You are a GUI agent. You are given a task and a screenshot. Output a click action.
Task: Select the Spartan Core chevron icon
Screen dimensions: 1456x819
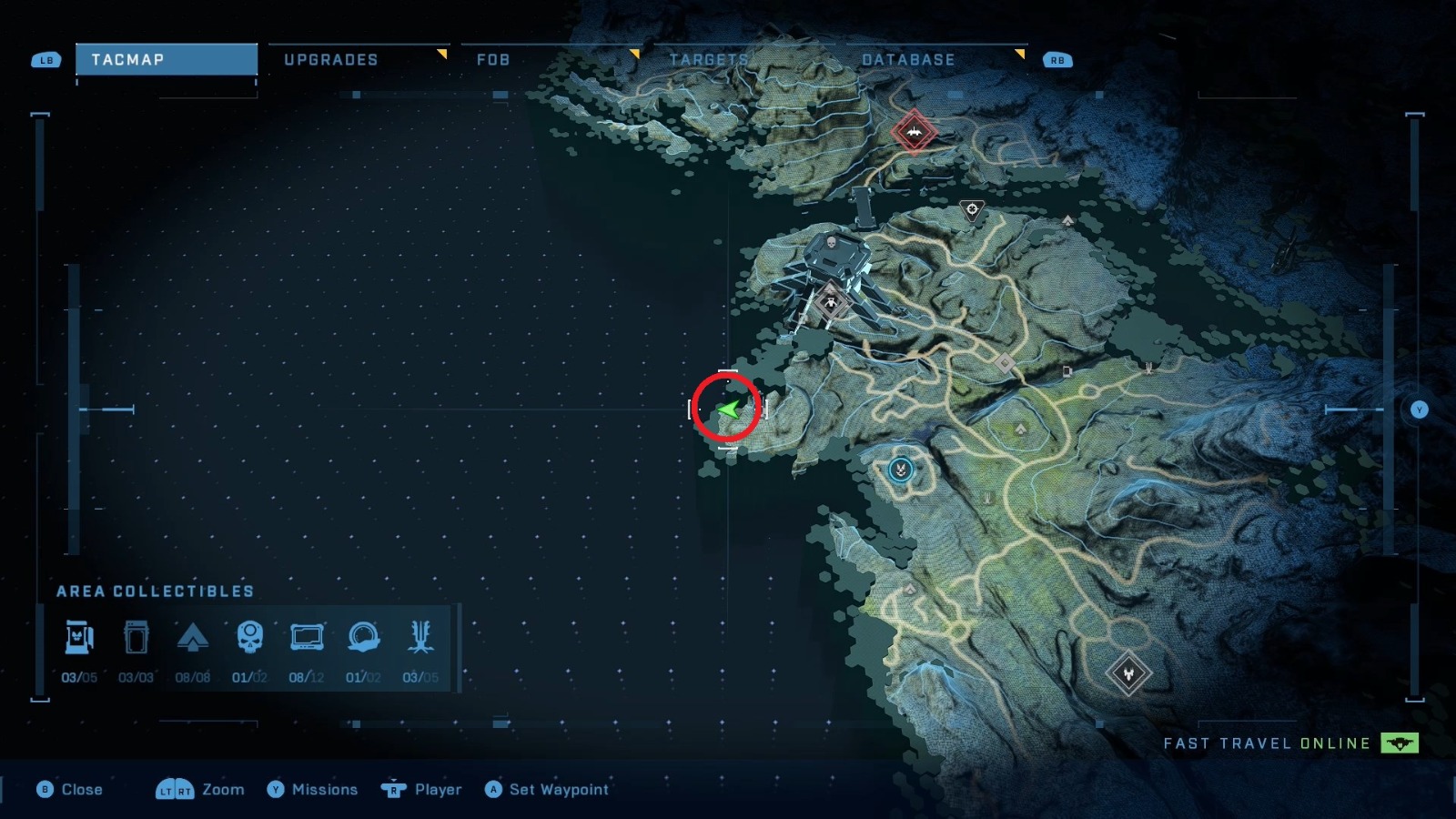(195, 637)
